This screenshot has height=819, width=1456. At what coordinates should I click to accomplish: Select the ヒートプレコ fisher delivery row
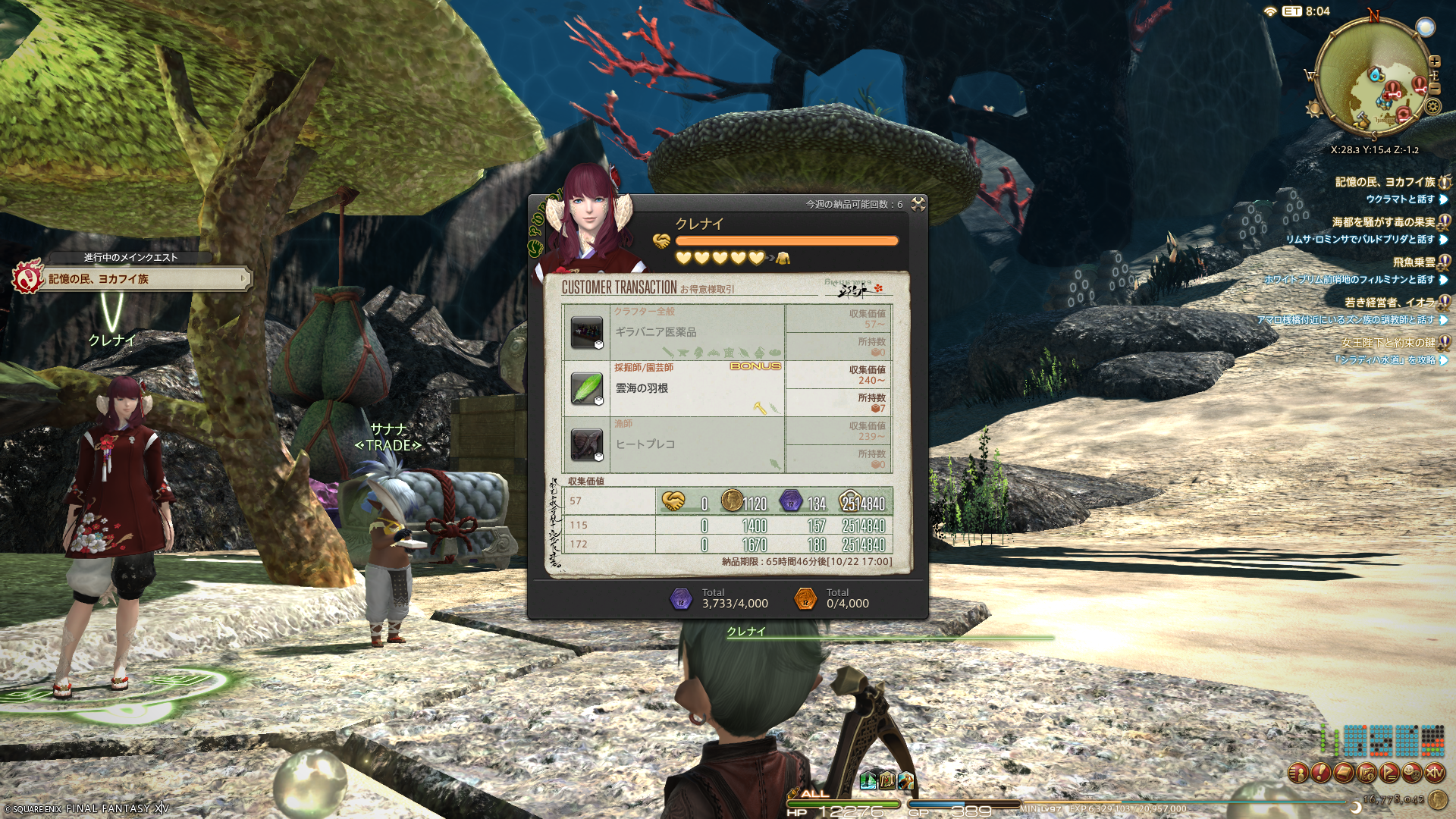click(x=673, y=444)
